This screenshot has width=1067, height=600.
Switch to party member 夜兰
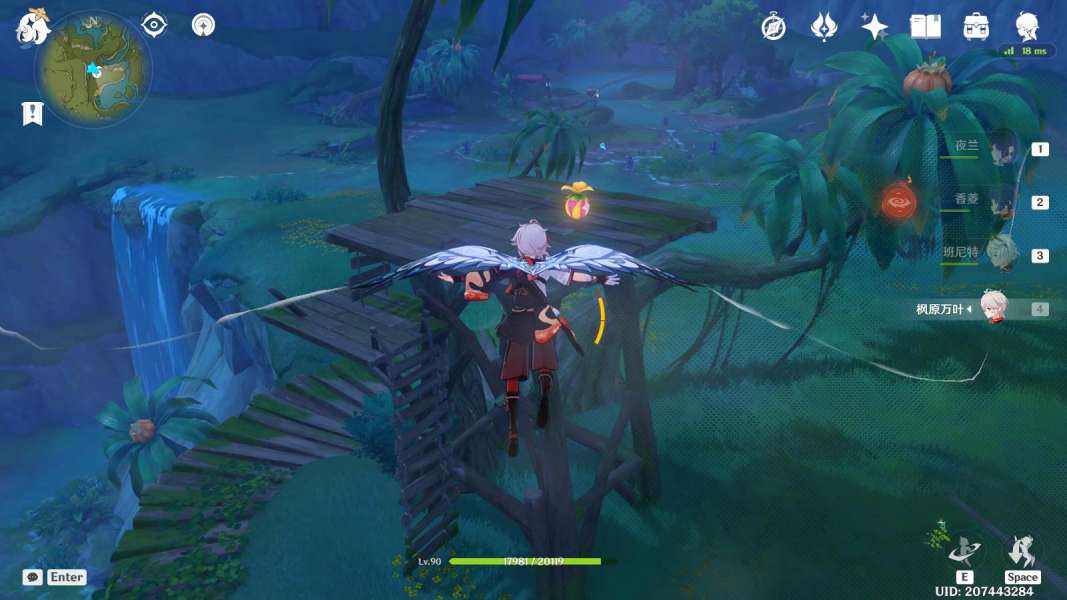(x=1000, y=148)
